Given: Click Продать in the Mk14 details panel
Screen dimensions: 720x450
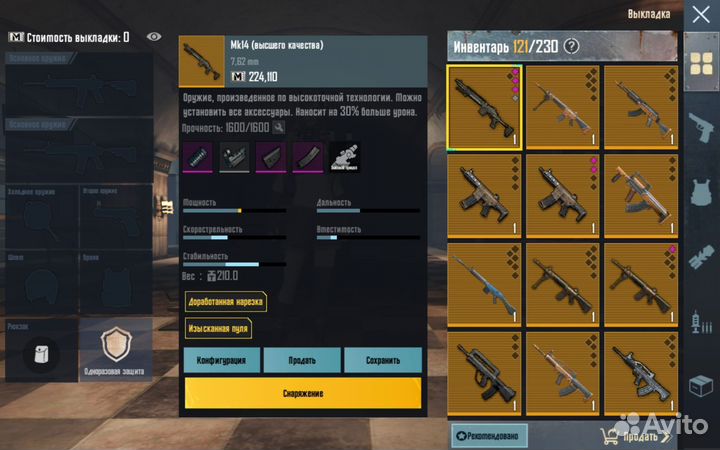Looking at the screenshot, I should point(302,360).
